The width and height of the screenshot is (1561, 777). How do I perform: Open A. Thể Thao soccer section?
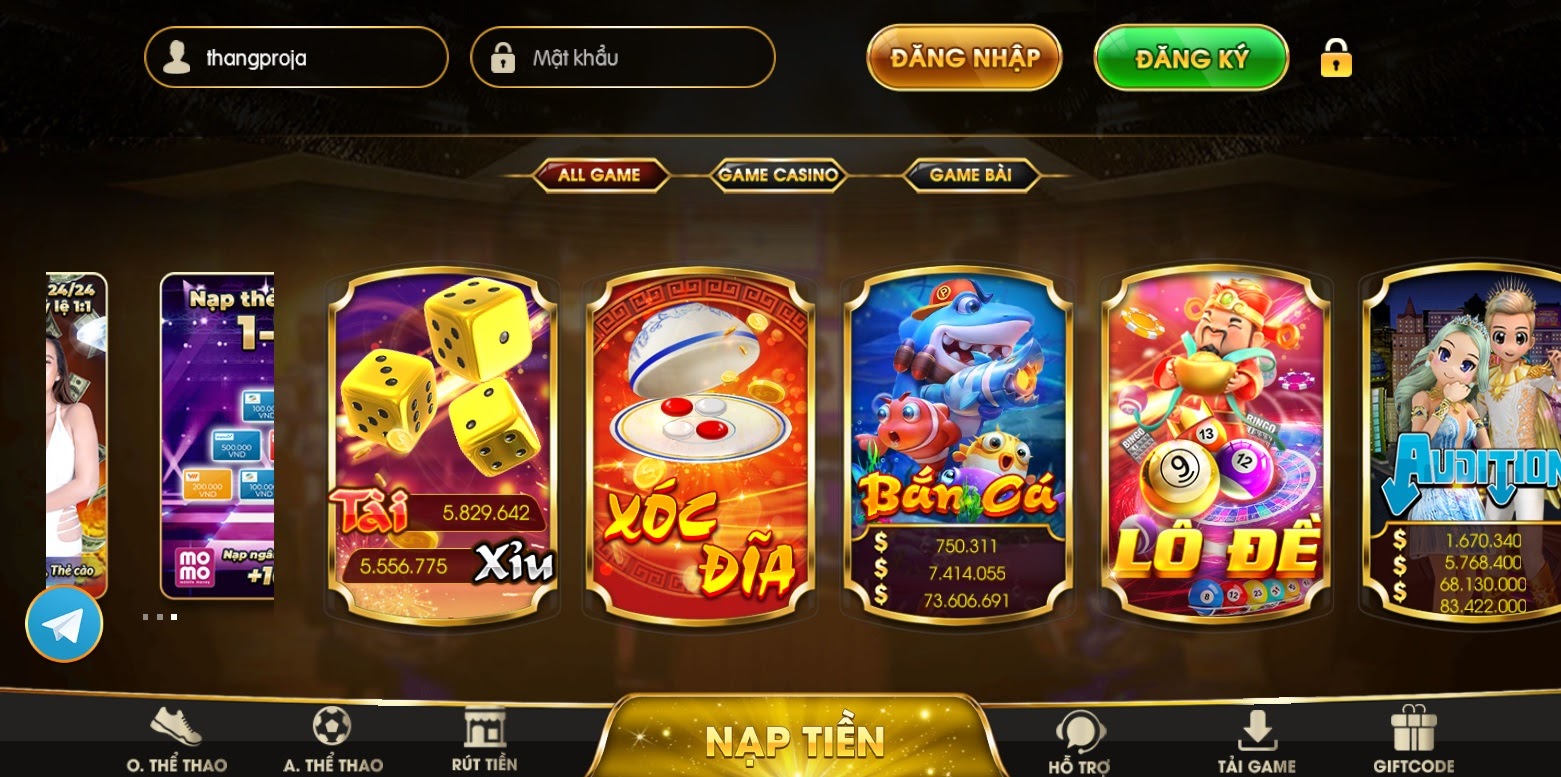[332, 741]
